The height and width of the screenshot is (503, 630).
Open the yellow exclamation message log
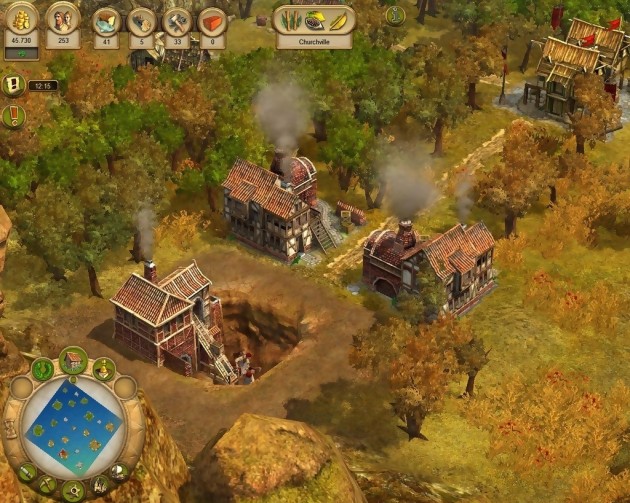(x=14, y=85)
